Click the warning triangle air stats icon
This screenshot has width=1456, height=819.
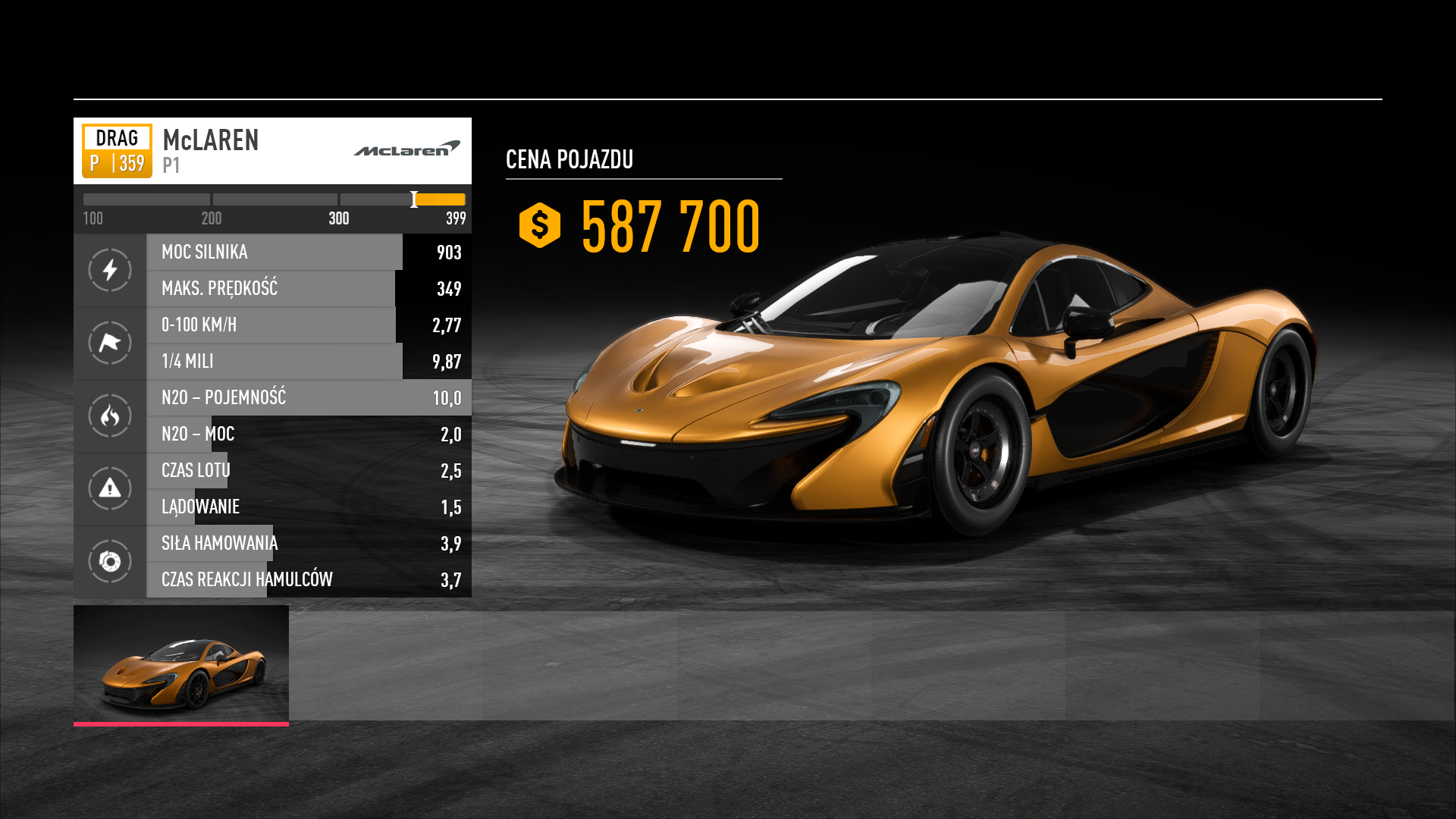tap(110, 488)
